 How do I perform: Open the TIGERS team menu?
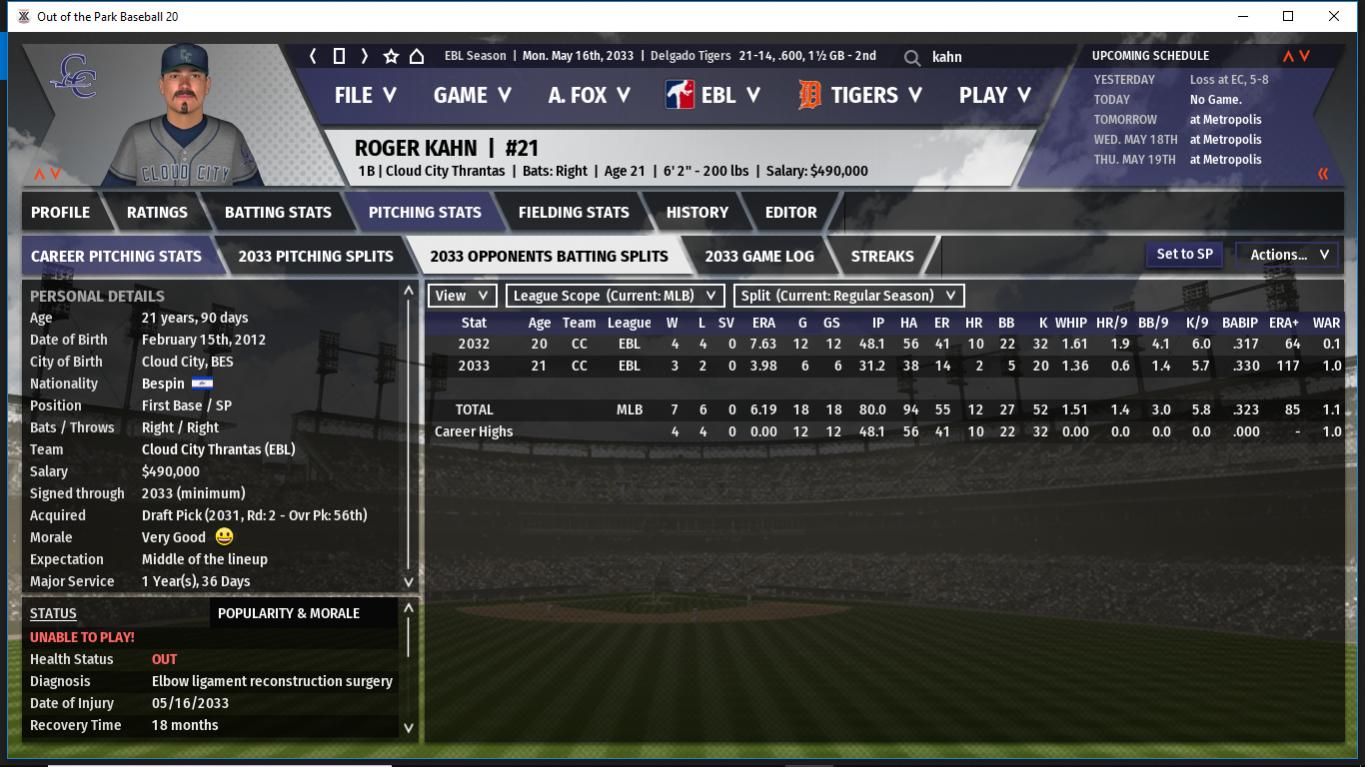point(860,95)
